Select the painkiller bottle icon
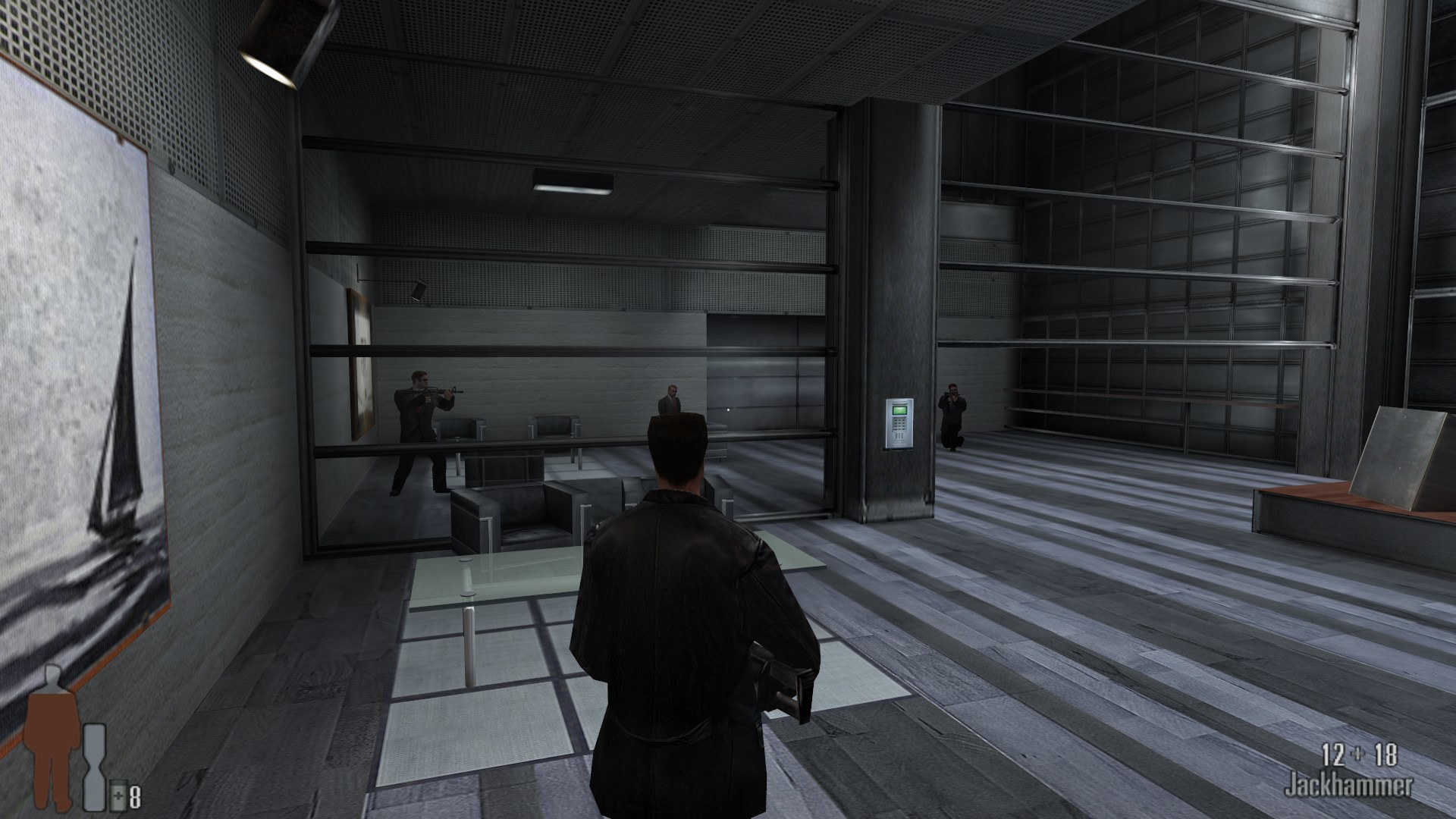 pyautogui.click(x=119, y=796)
